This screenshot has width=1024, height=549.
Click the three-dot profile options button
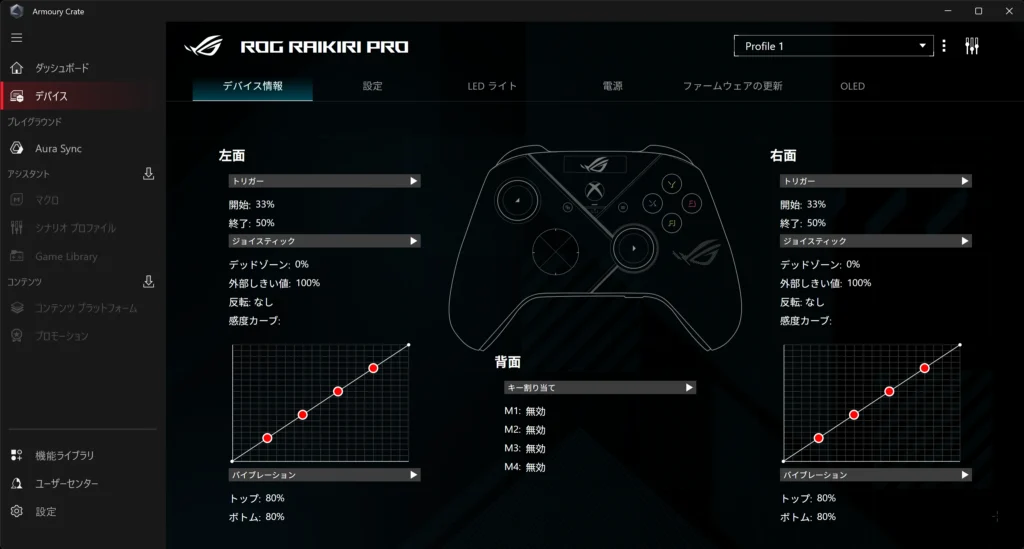click(x=944, y=46)
